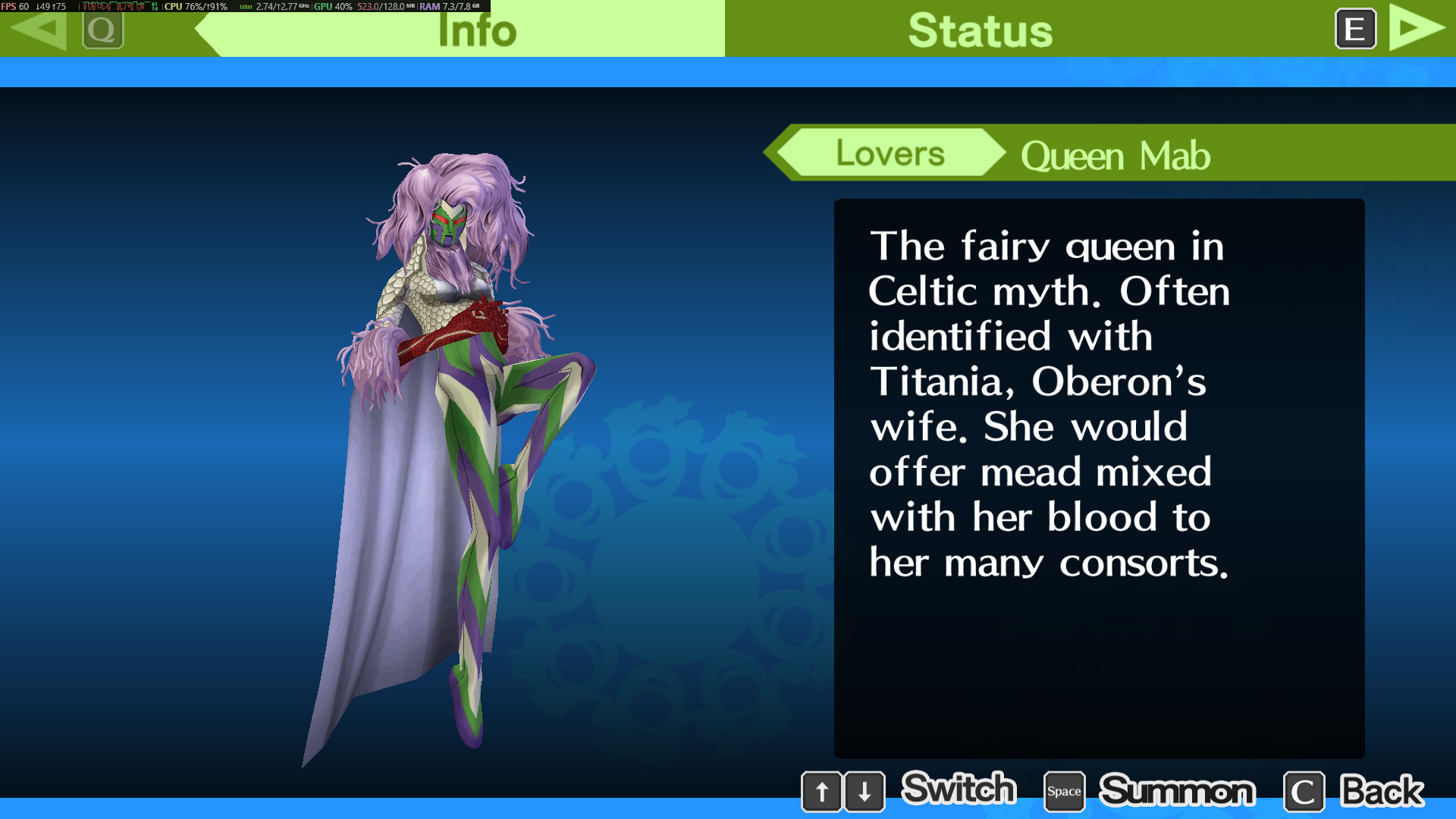Screen dimensions: 1456x819
Task: Open the Status tab
Action: tap(981, 30)
